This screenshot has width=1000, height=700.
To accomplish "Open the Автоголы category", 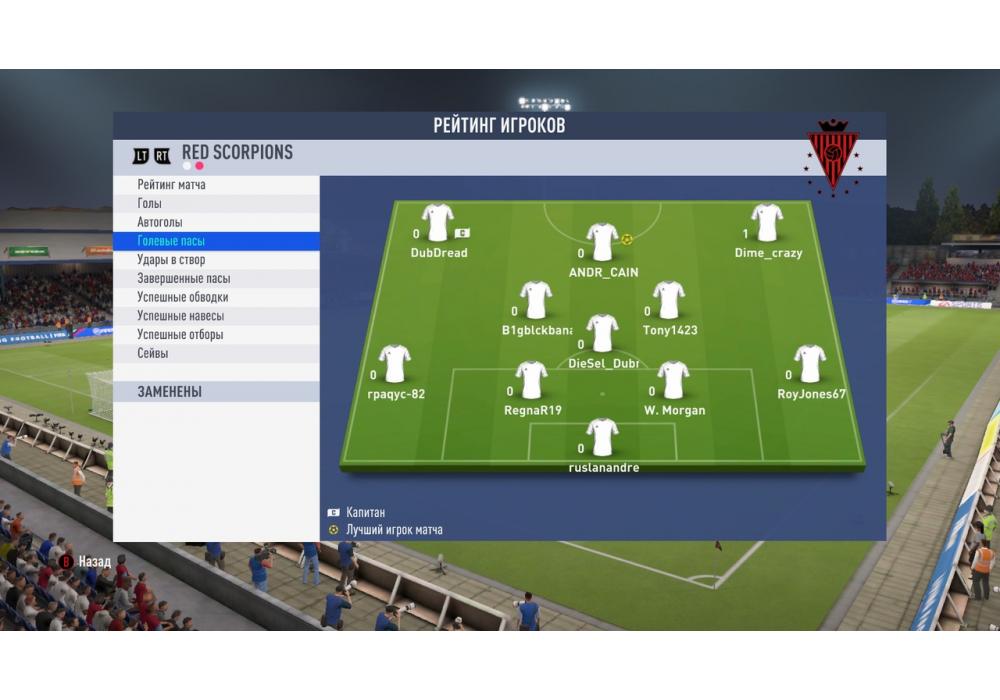I will [x=160, y=222].
